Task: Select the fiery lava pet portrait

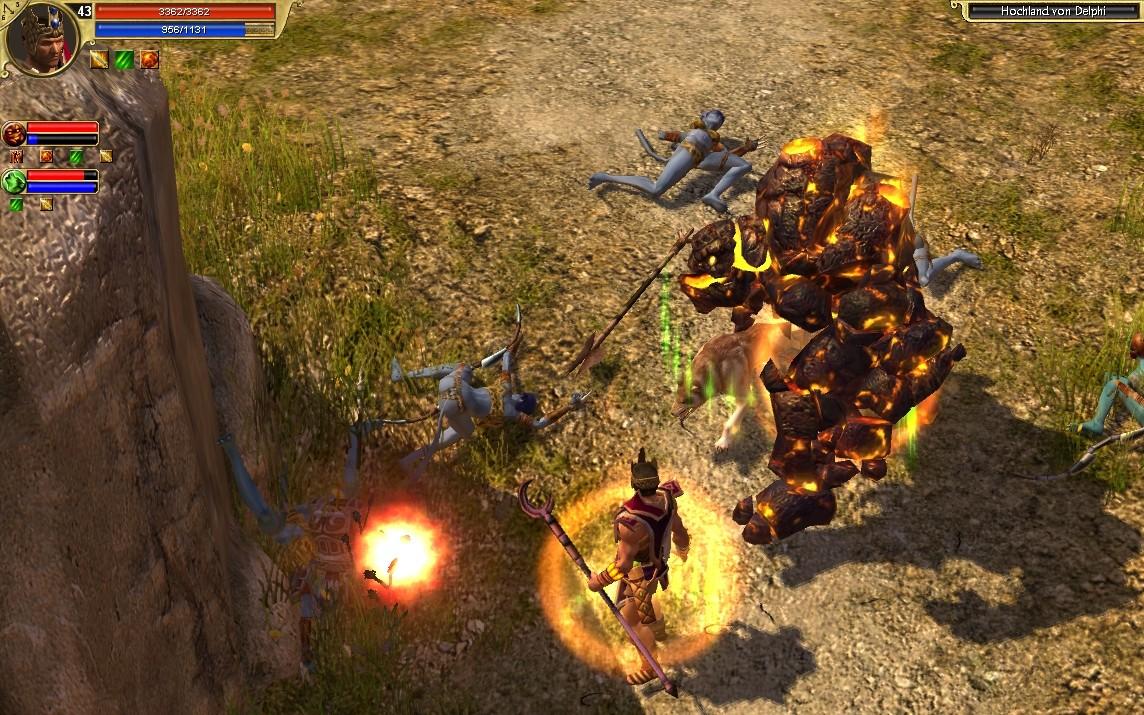Action: pyautogui.click(x=14, y=134)
